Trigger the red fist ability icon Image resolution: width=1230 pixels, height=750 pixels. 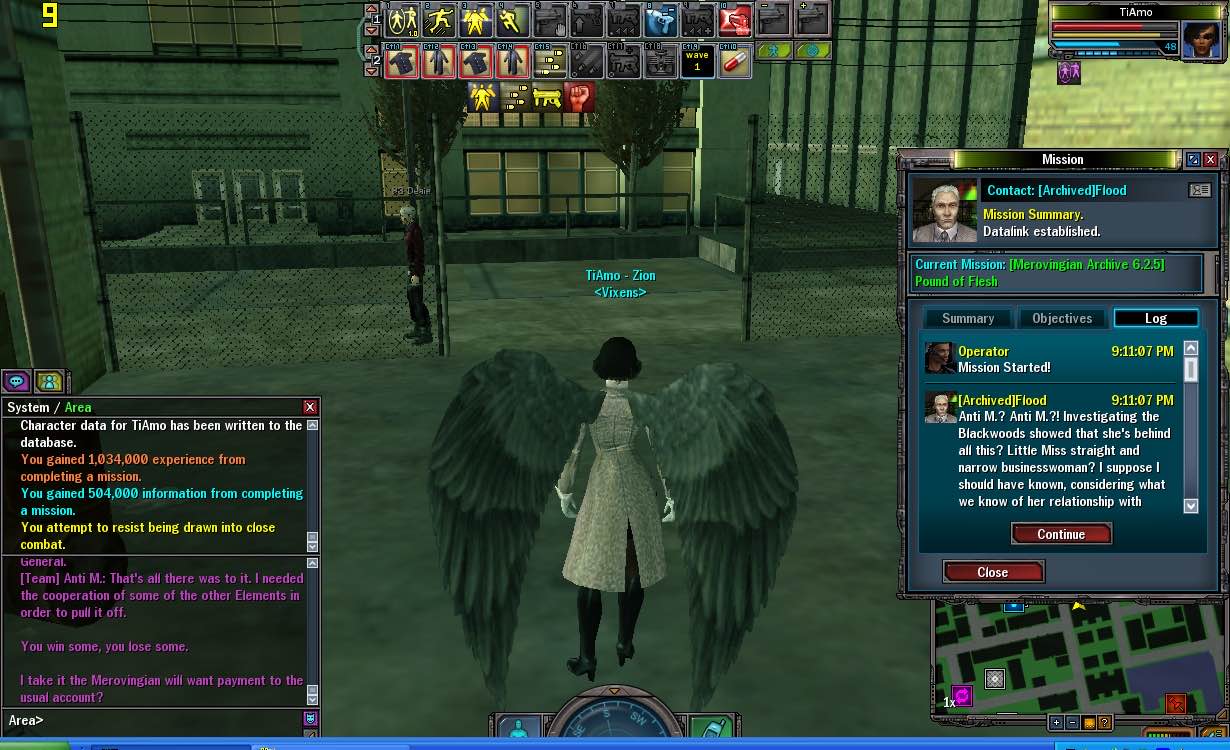tap(580, 97)
